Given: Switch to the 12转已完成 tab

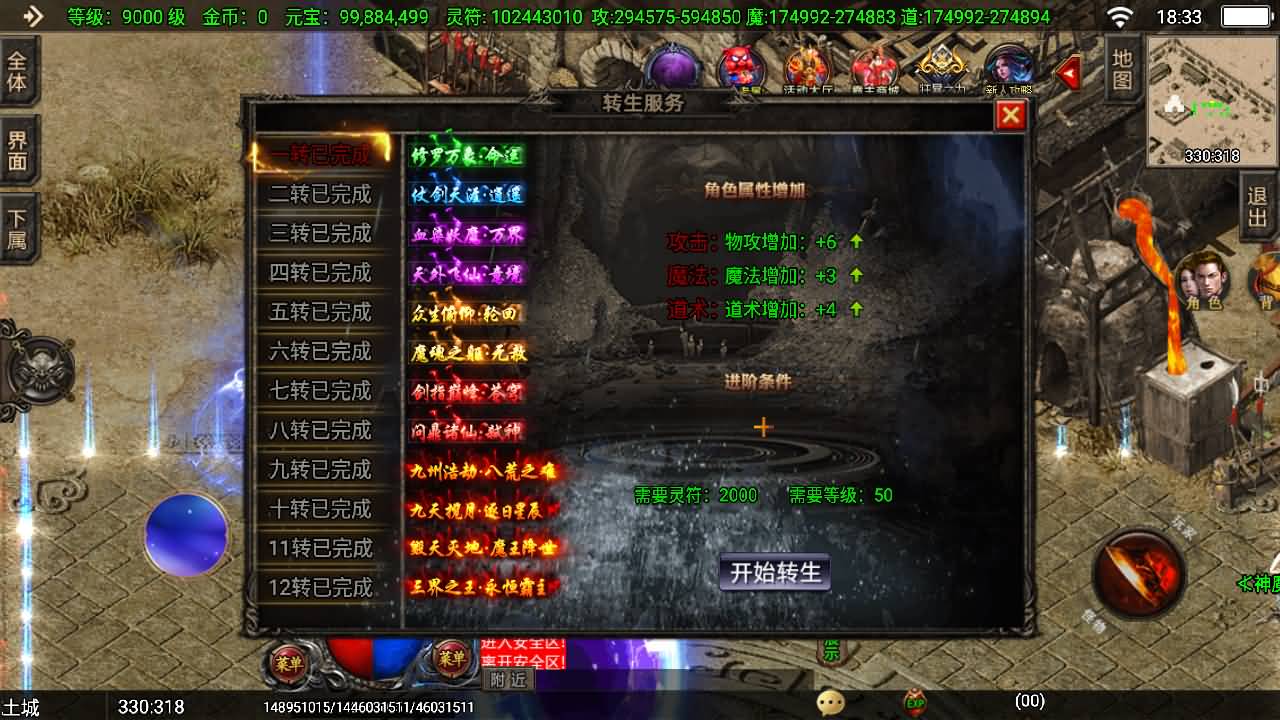Looking at the screenshot, I should (320, 587).
